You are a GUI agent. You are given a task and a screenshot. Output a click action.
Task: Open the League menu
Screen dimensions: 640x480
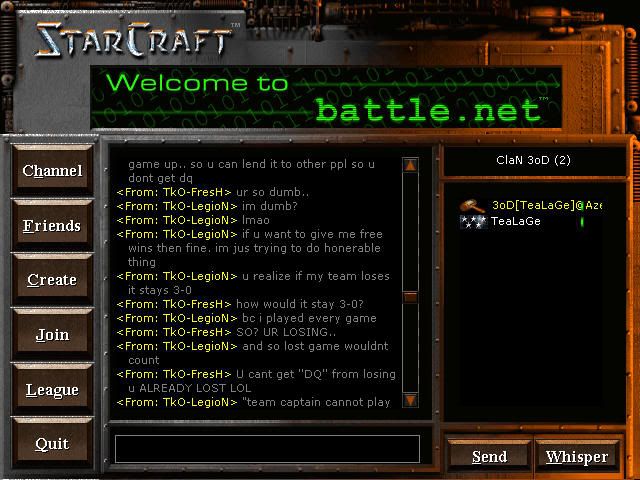pyautogui.click(x=52, y=390)
